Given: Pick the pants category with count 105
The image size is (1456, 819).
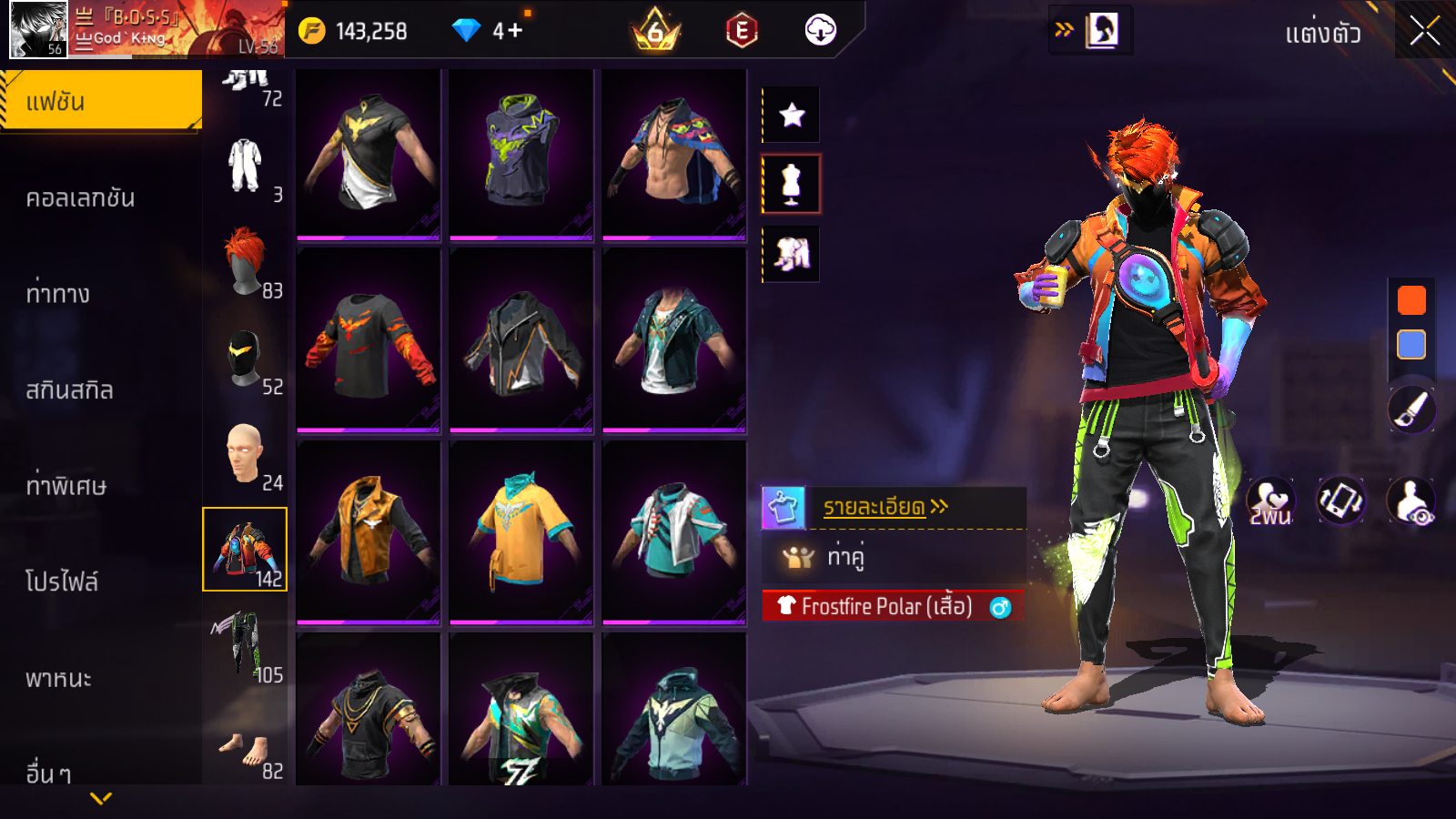Looking at the screenshot, I should (245, 646).
